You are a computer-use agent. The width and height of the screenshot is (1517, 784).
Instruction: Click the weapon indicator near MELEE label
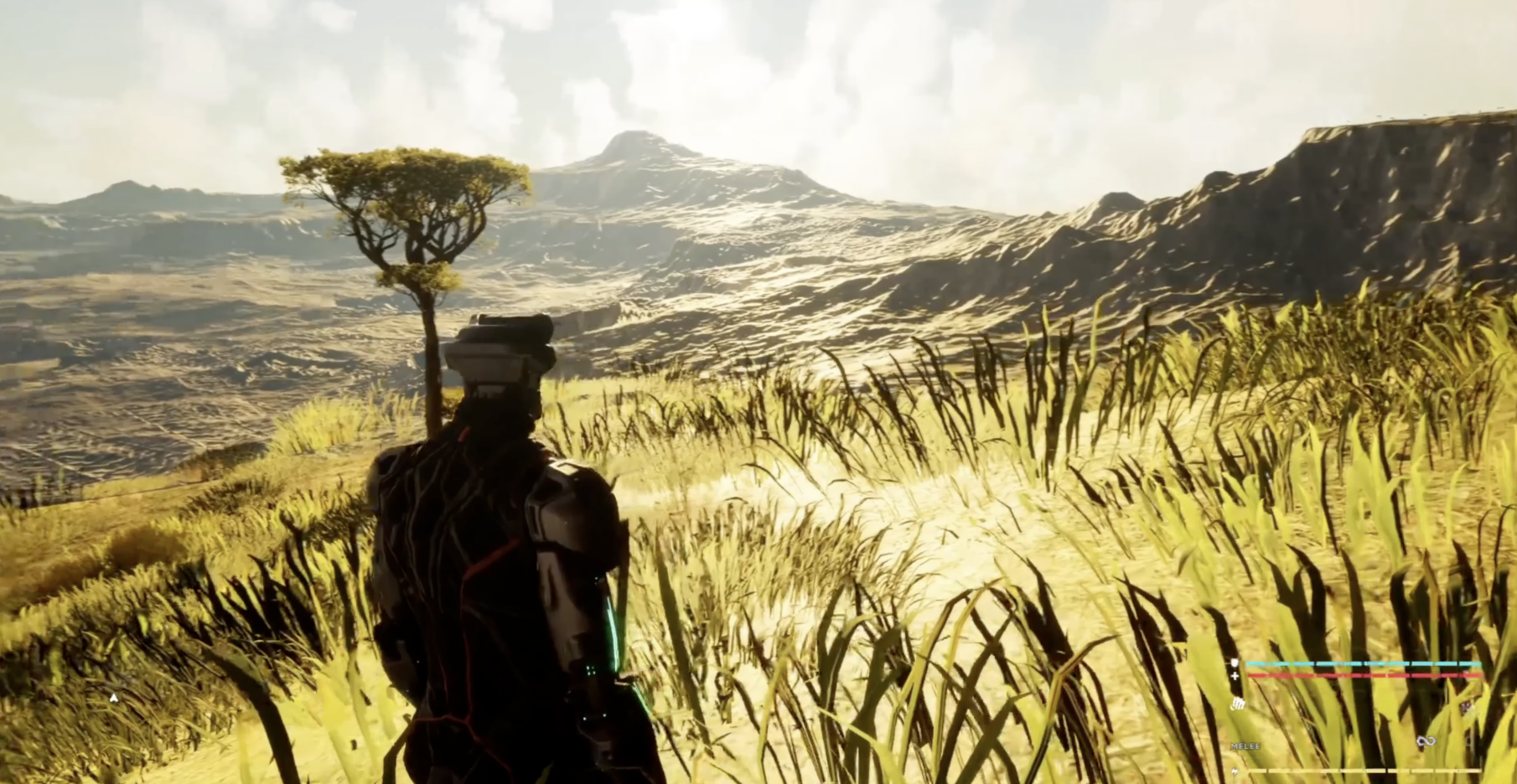pos(1245,745)
